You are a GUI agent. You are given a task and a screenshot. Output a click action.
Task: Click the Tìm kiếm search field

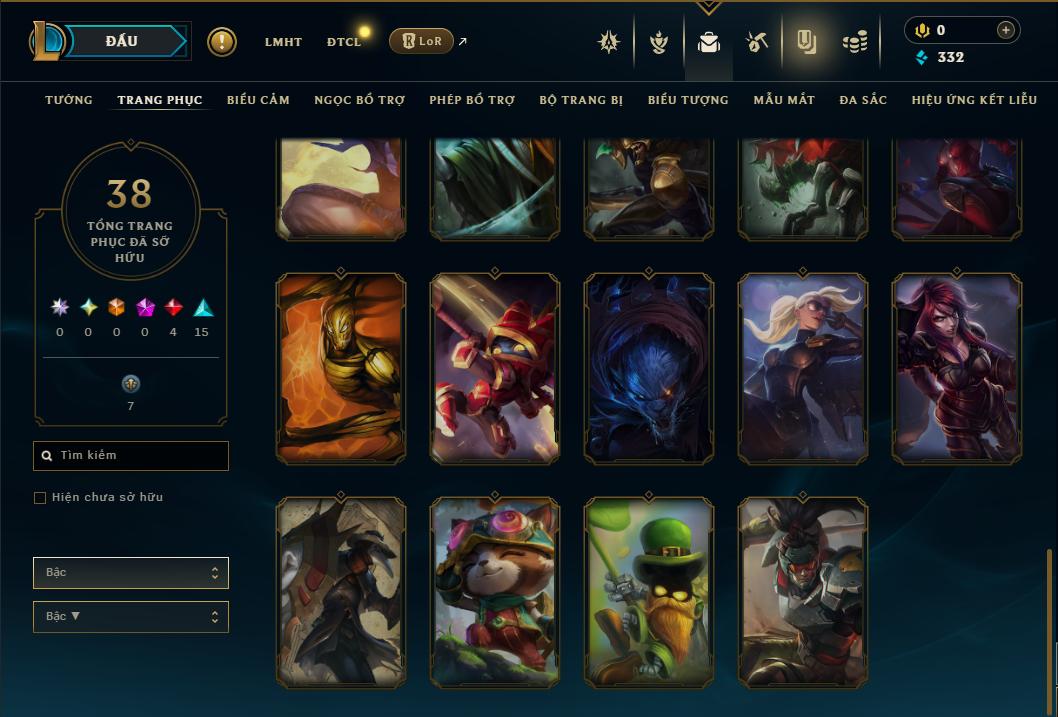click(131, 456)
